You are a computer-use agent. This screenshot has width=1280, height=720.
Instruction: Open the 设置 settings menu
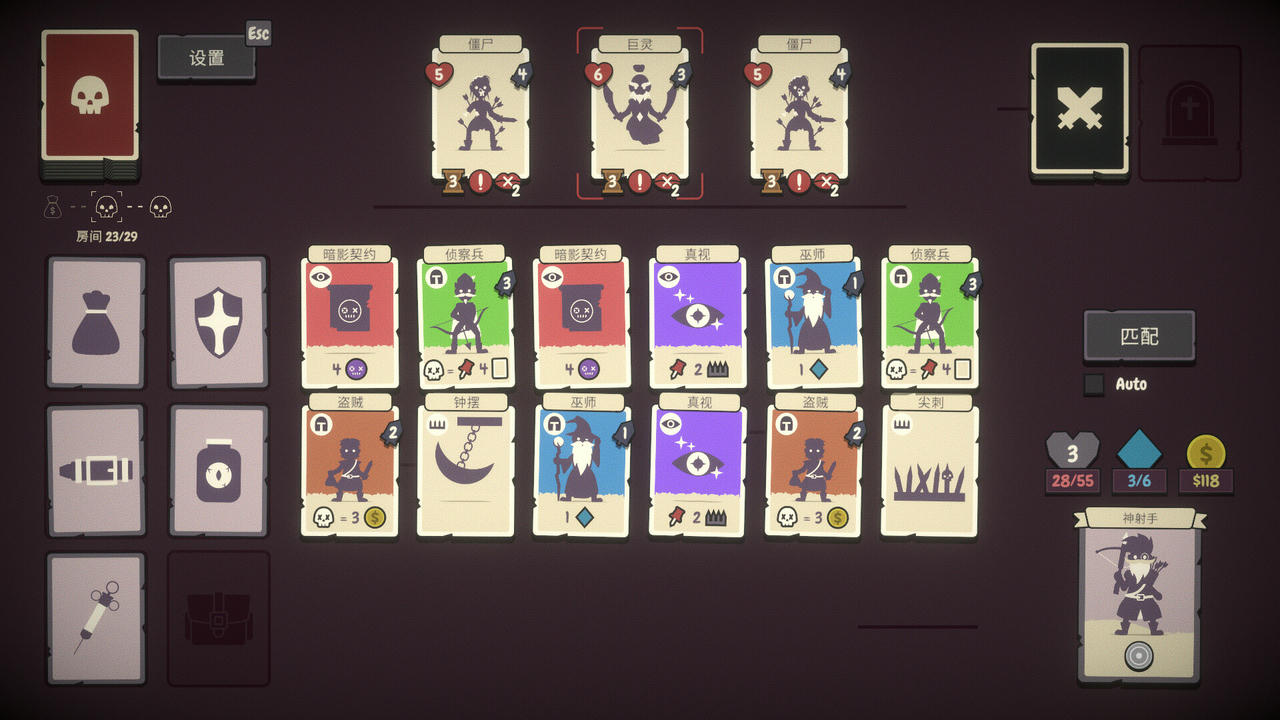click(x=207, y=57)
